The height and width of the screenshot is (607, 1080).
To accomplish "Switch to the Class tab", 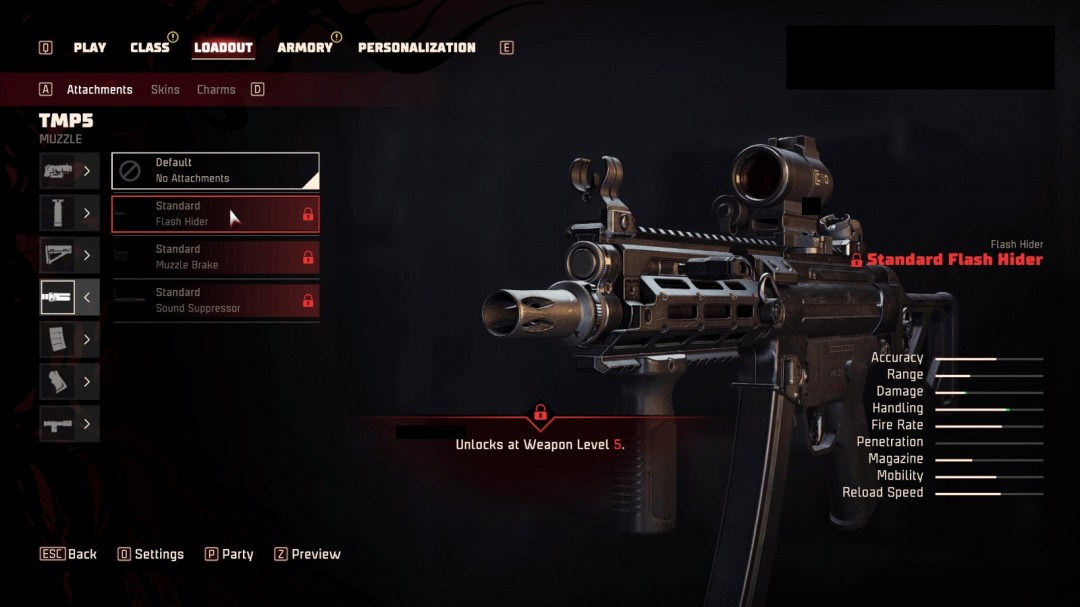I will coord(150,48).
